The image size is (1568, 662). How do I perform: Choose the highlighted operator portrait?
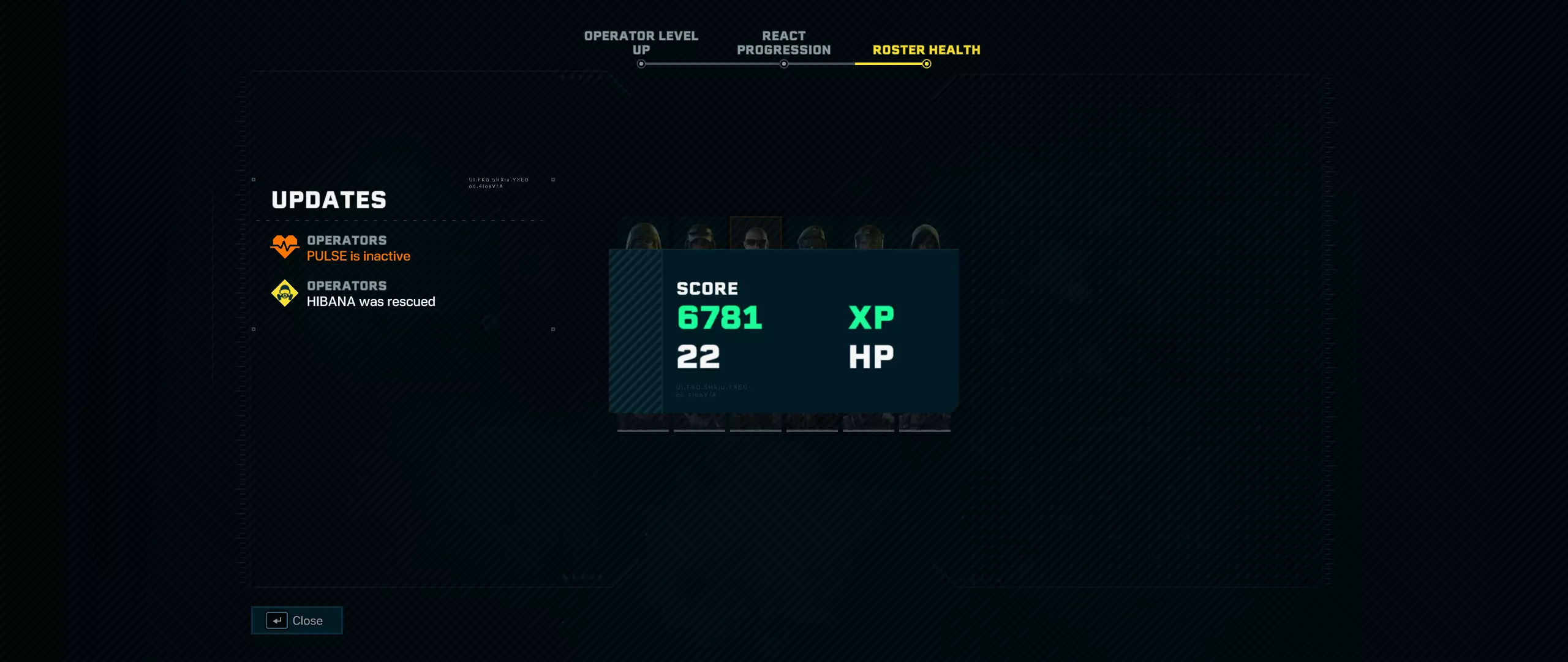tap(755, 233)
